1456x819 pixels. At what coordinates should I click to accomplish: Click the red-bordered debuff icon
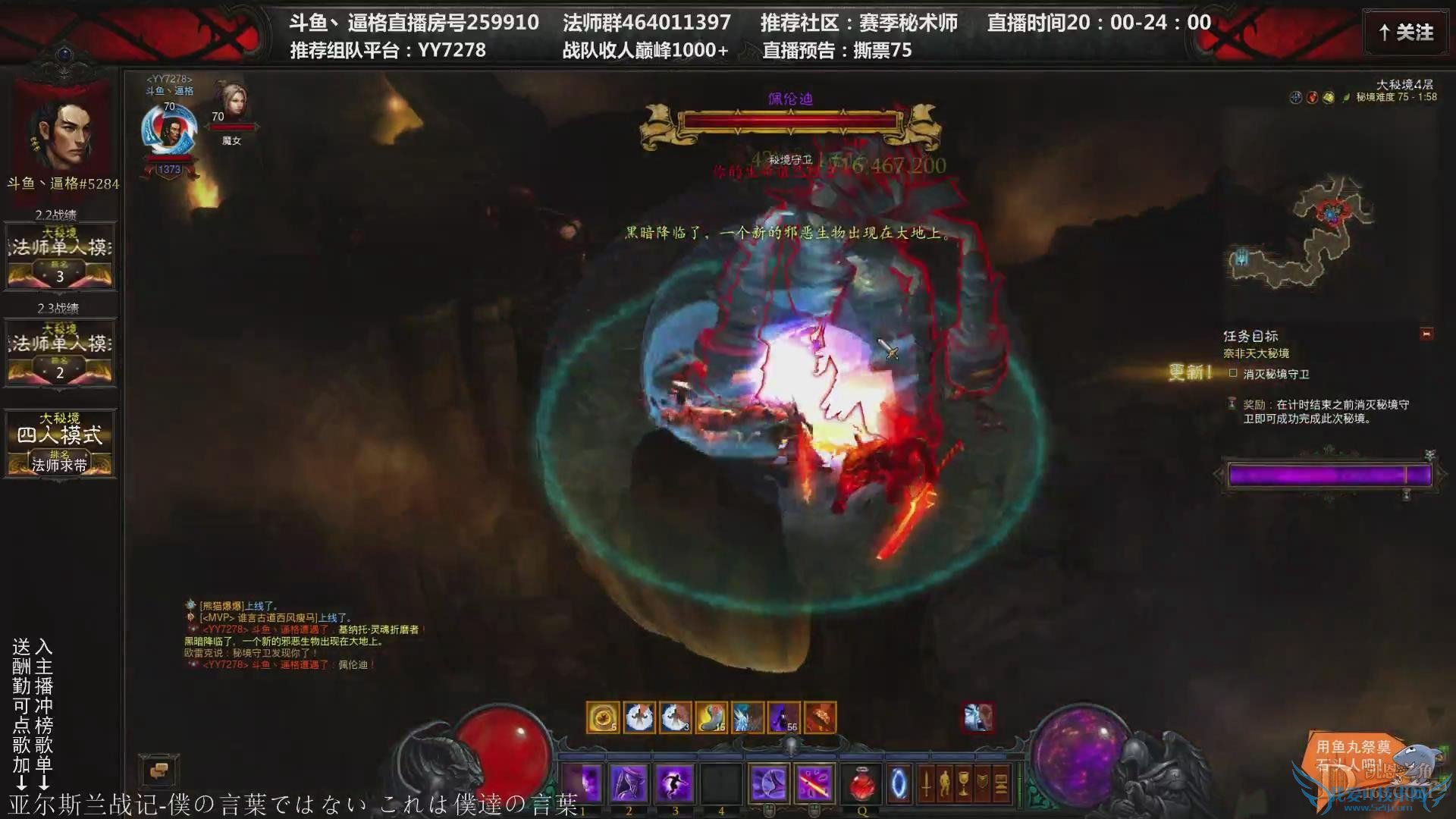click(x=977, y=717)
